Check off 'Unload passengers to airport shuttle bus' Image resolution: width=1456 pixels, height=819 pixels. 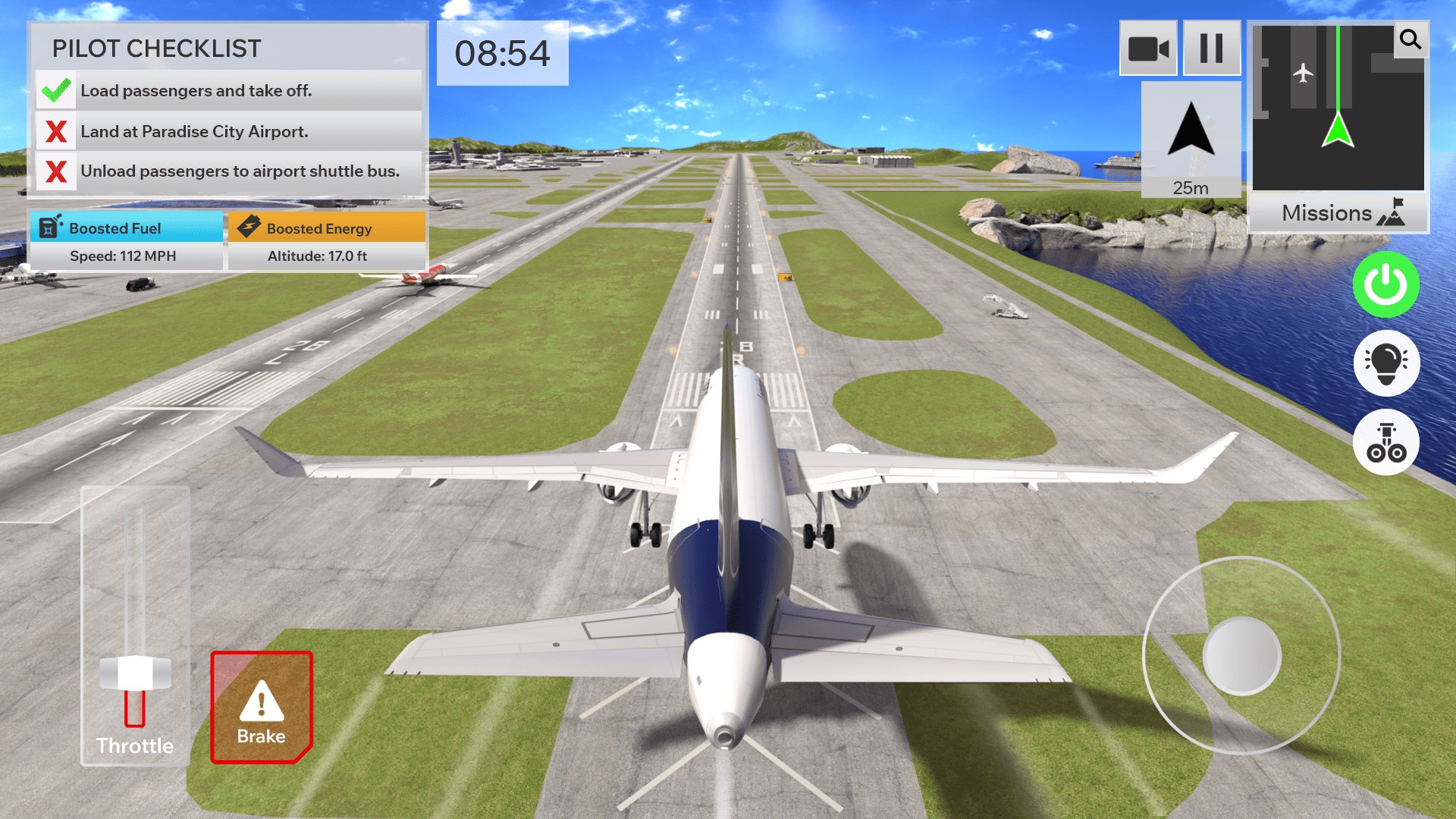(55, 172)
